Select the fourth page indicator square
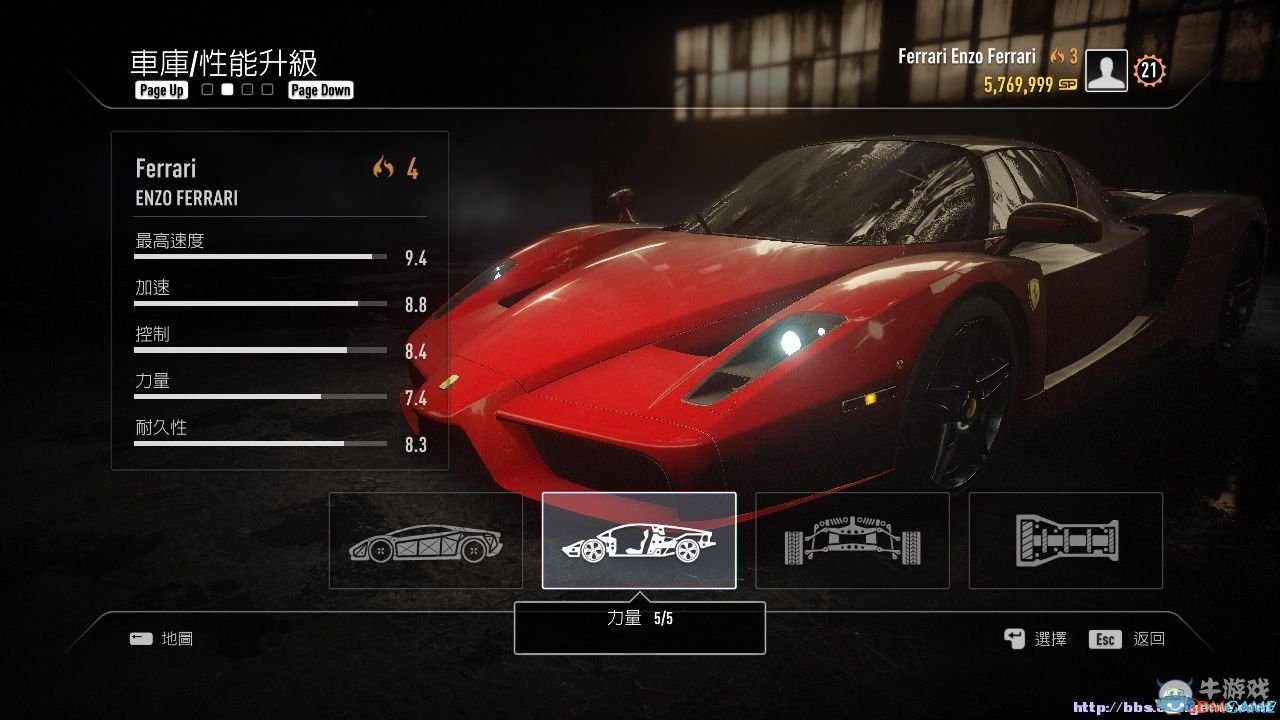This screenshot has height=720, width=1280. click(266, 89)
